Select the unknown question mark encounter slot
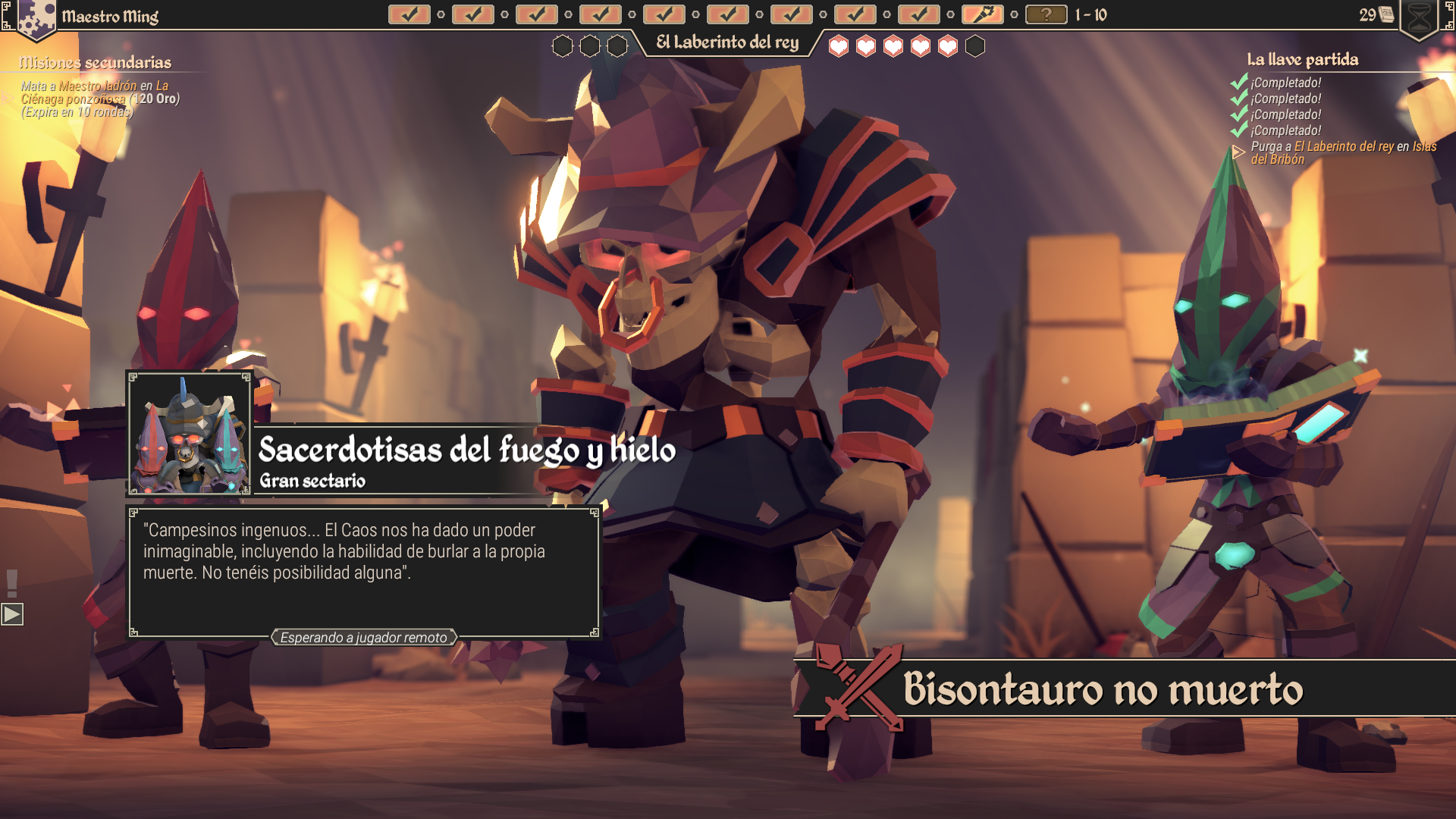Image resolution: width=1456 pixels, height=819 pixels. point(1046,14)
